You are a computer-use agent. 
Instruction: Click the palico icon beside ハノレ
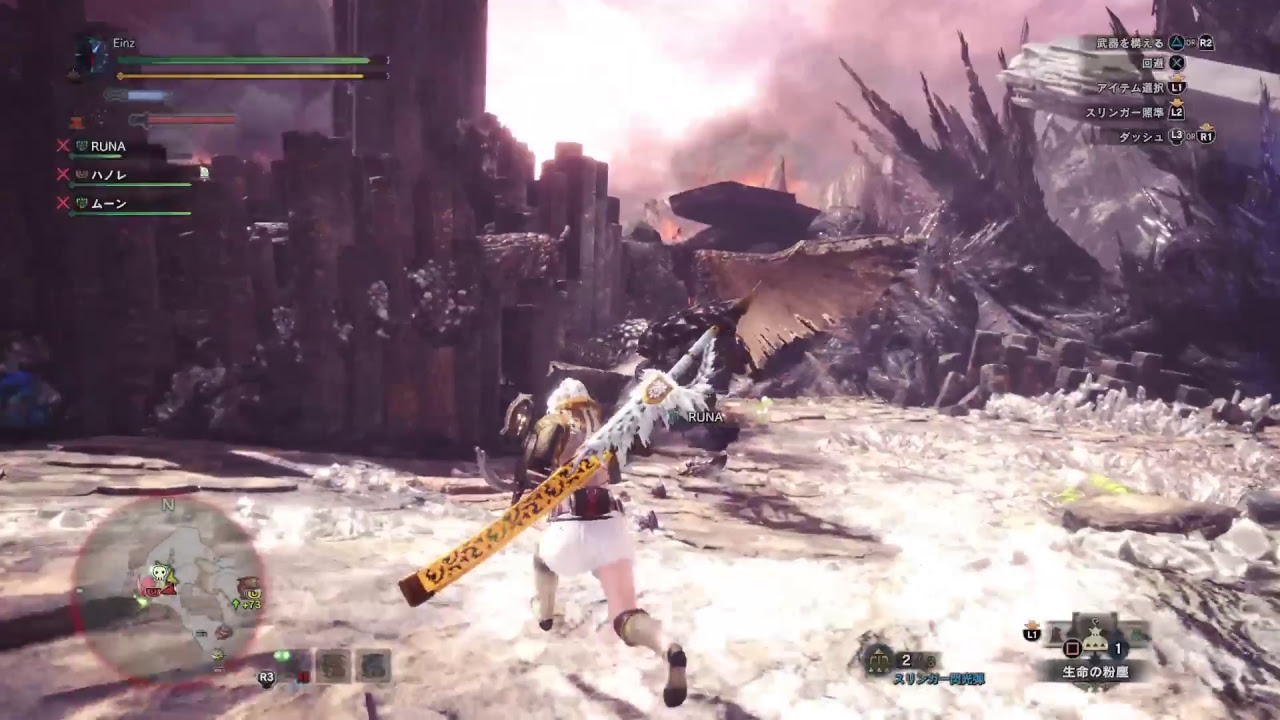click(x=81, y=174)
